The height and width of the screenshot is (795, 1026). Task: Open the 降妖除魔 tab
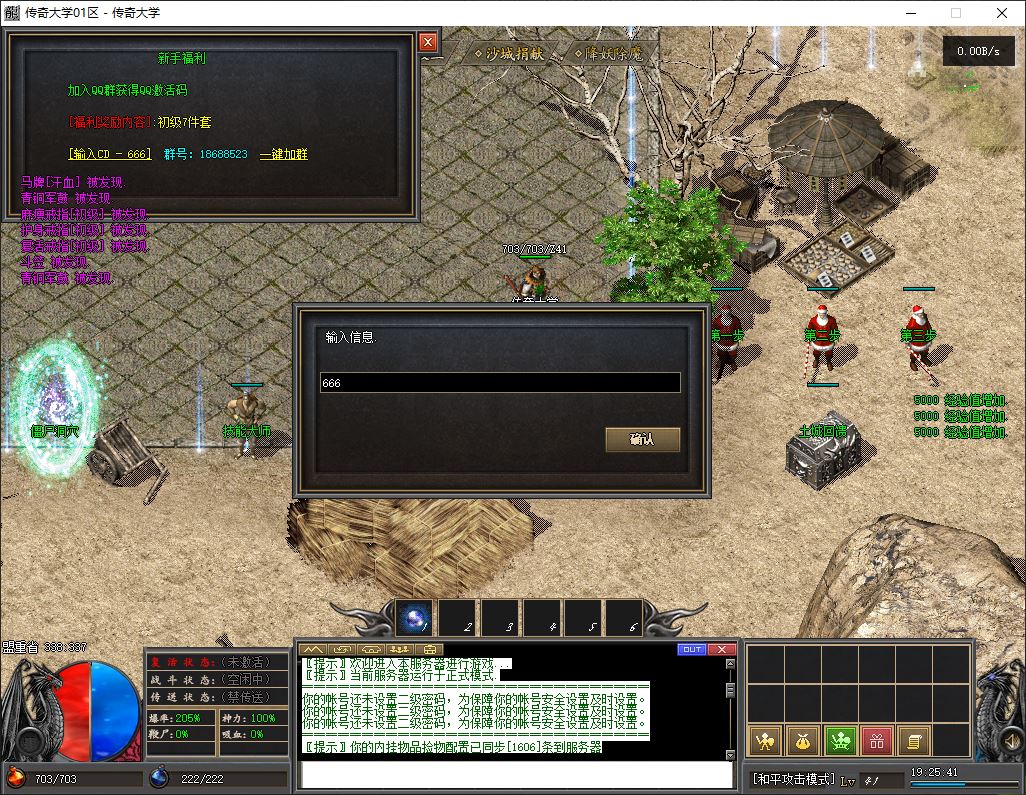pyautogui.click(x=610, y=54)
